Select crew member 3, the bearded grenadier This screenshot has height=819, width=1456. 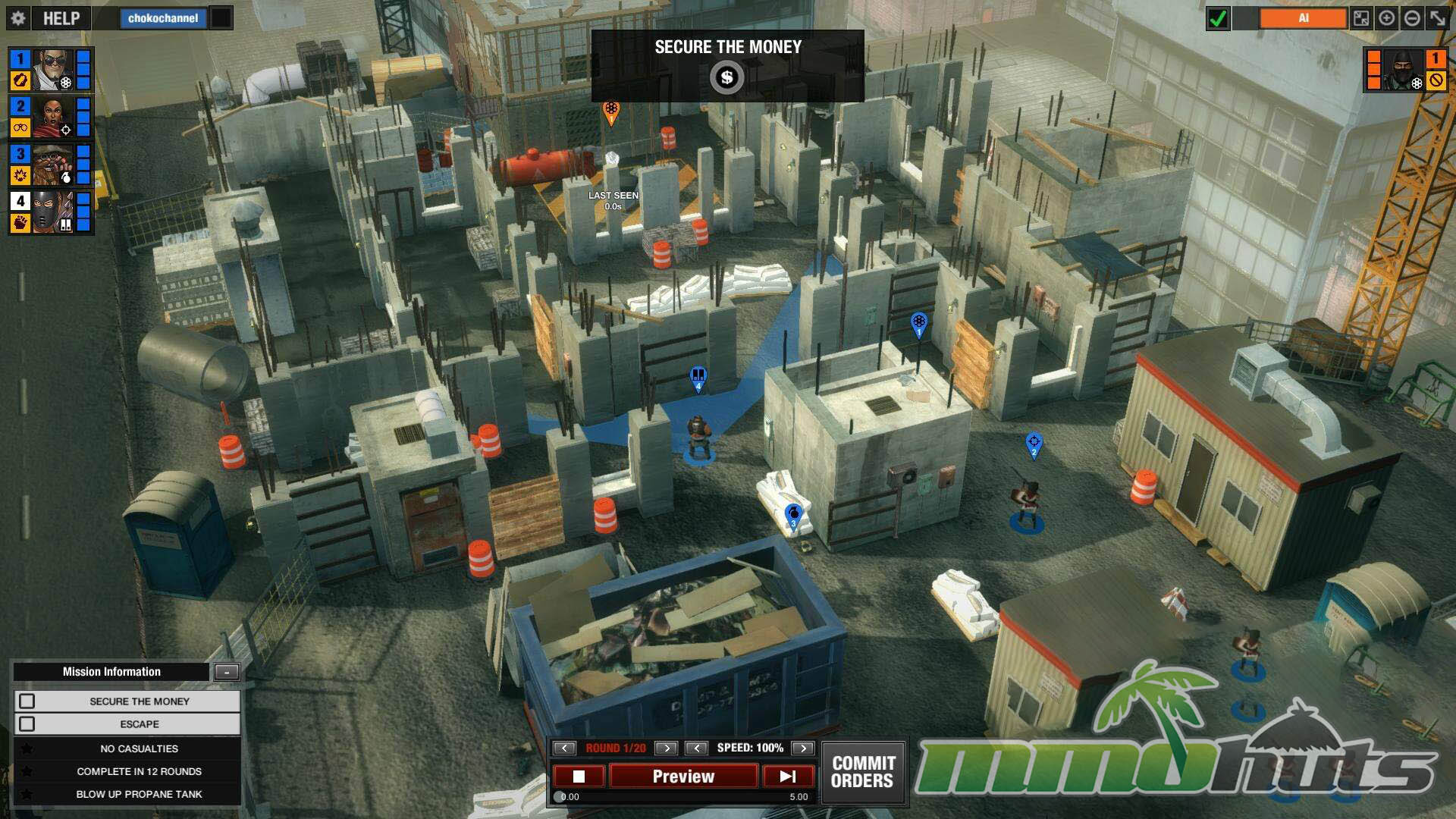point(52,165)
